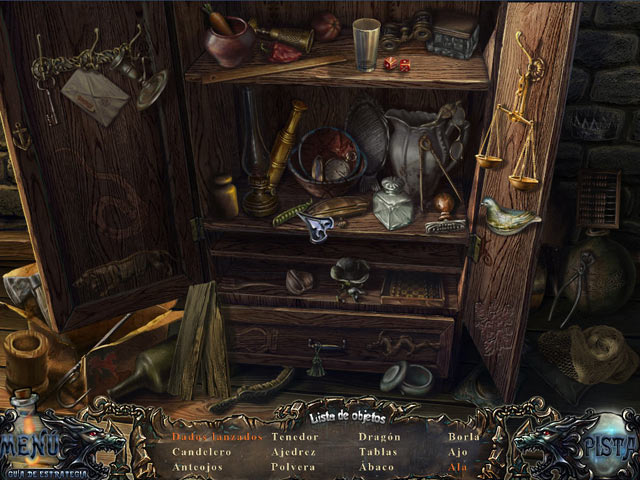This screenshot has width=640, height=480.
Task: Select 'Dragón' from the object list
Action: point(379,437)
